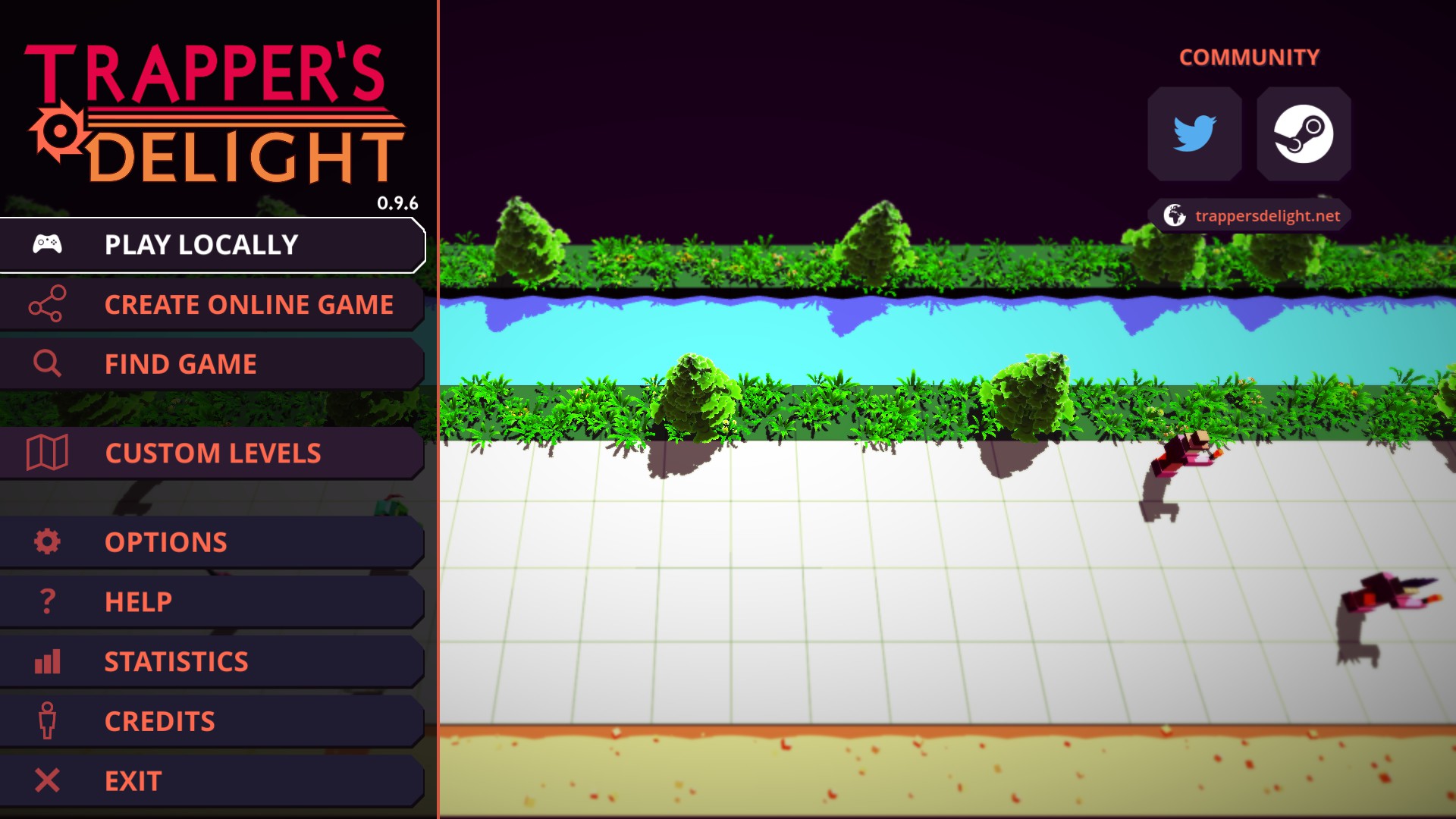1456x819 pixels.
Task: Open the gear icon beside Options
Action: click(48, 541)
